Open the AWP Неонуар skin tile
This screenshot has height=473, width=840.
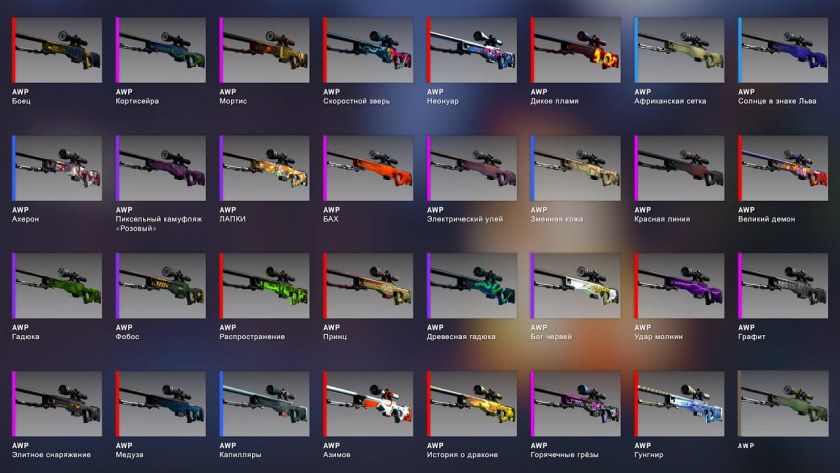472,50
